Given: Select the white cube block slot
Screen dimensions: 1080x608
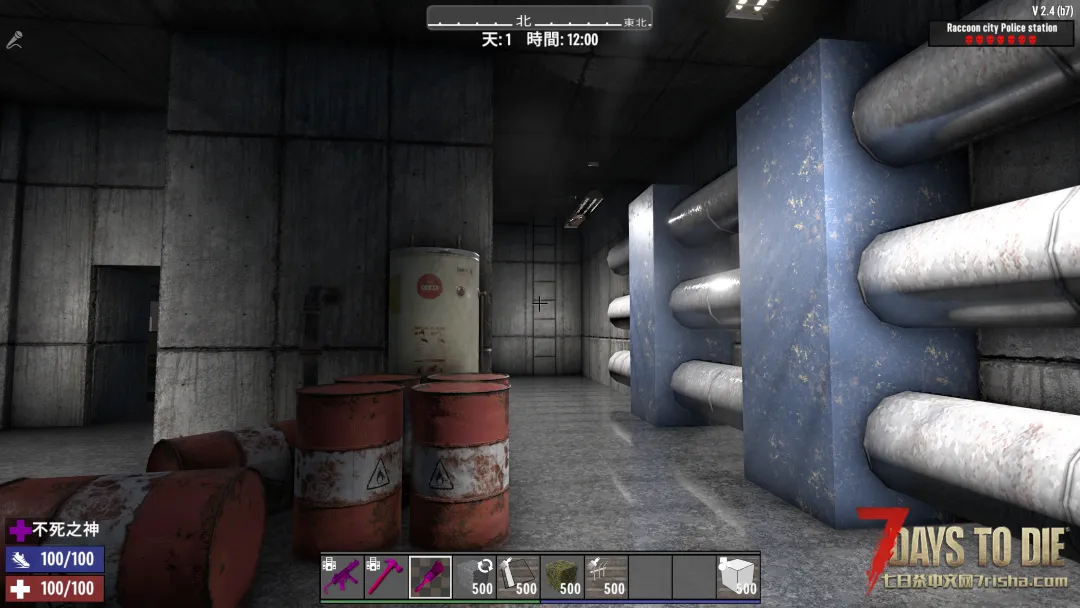Looking at the screenshot, I should [738, 577].
